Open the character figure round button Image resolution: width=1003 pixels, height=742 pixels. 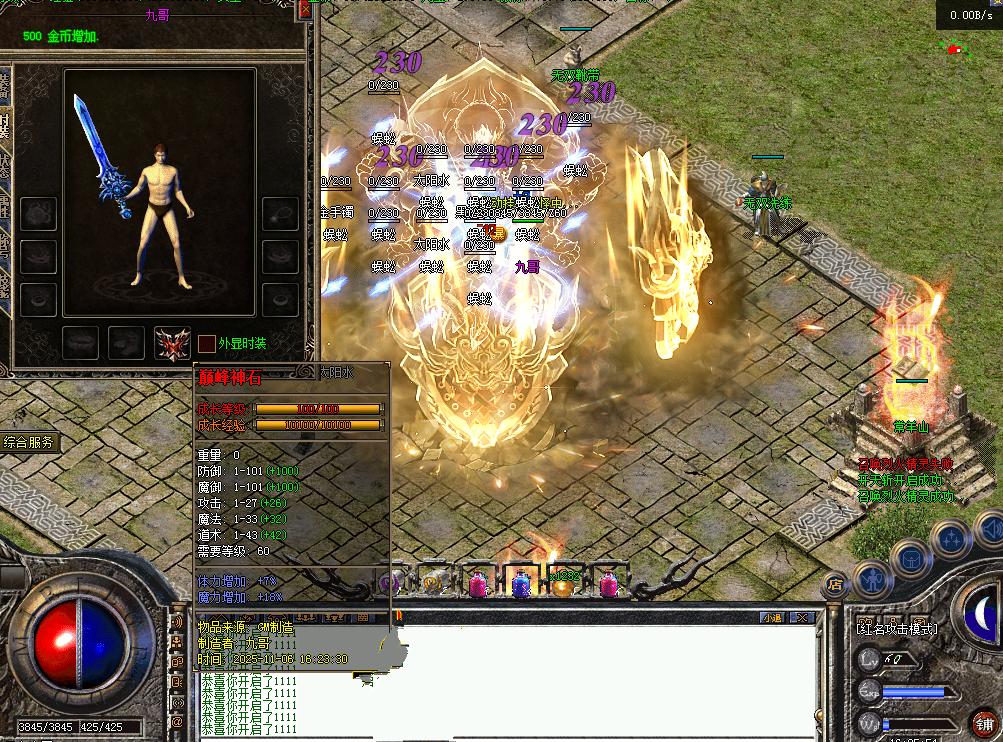[x=872, y=577]
